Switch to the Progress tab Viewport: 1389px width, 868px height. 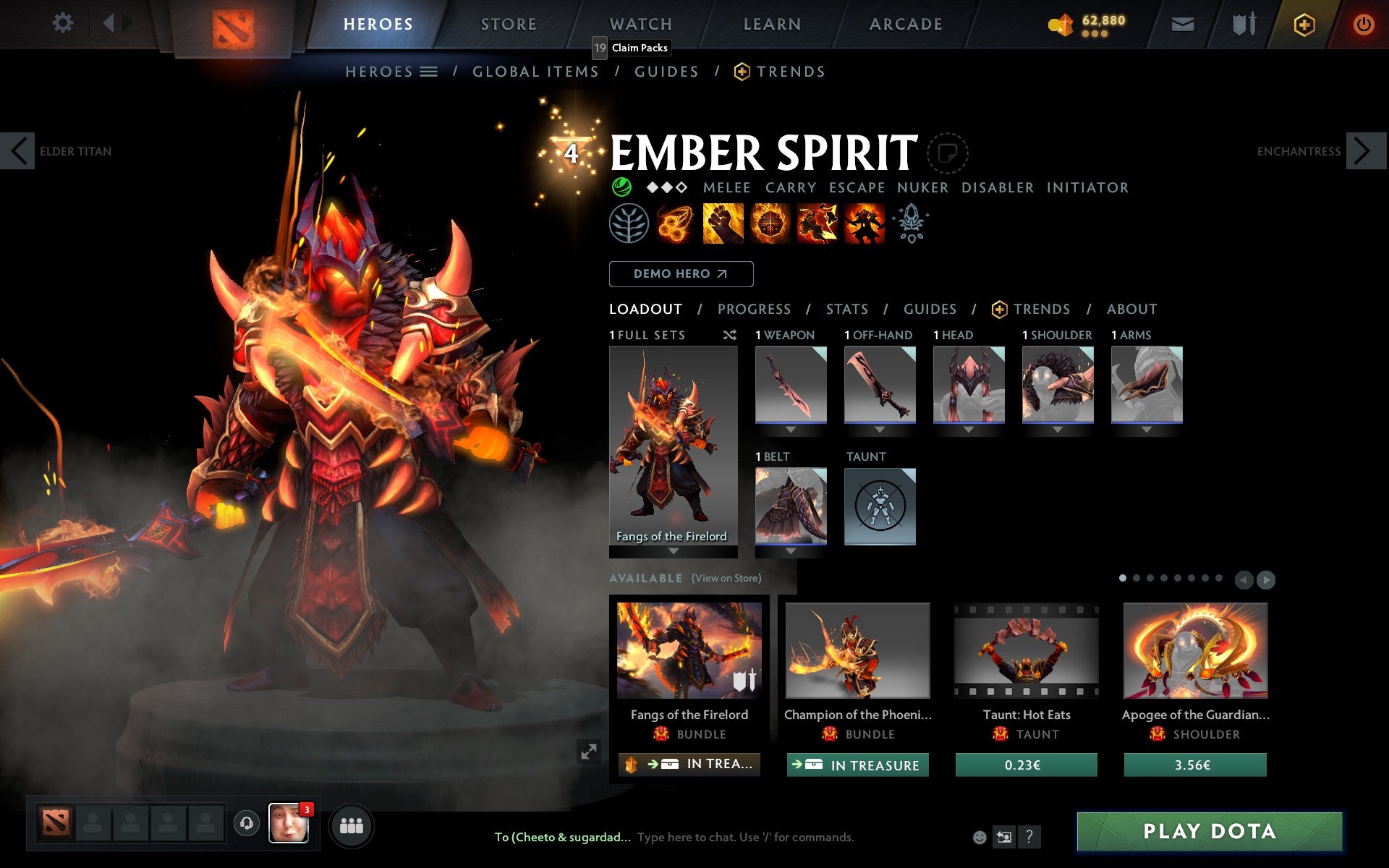click(754, 309)
